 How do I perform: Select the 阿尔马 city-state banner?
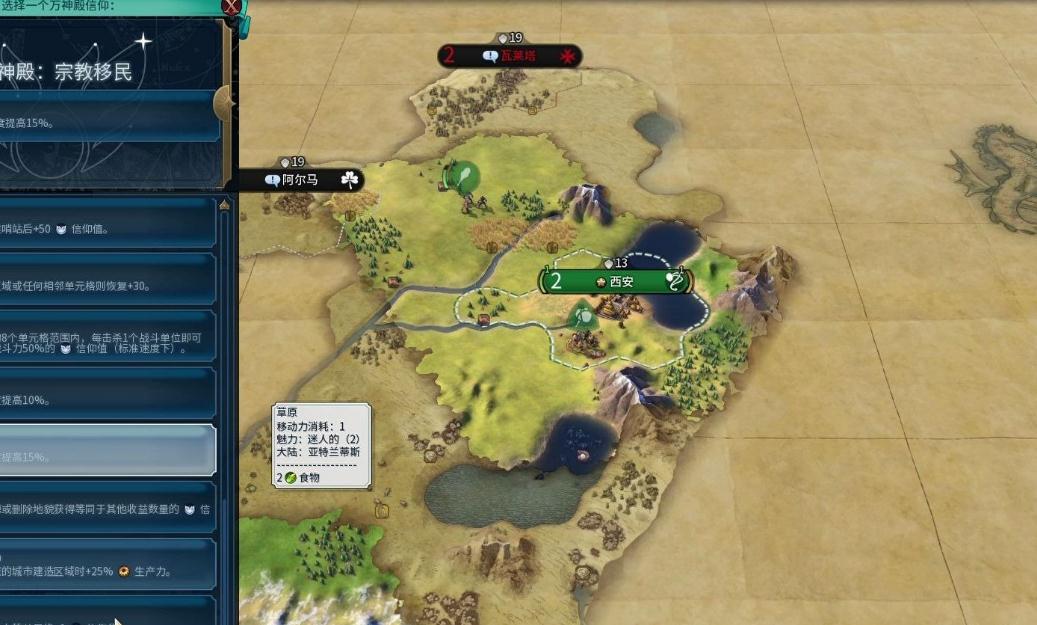[300, 180]
